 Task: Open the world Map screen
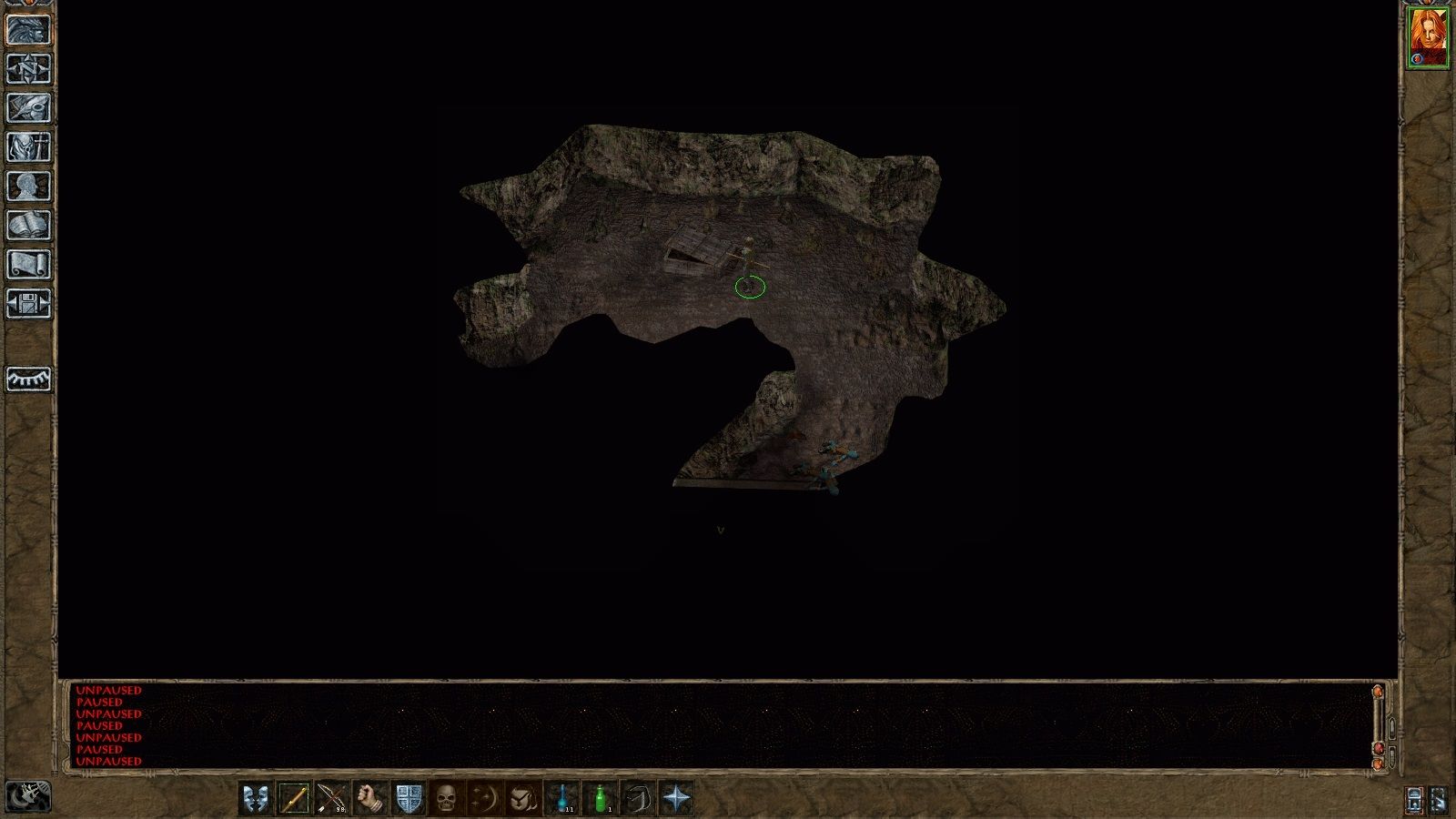tap(27, 70)
